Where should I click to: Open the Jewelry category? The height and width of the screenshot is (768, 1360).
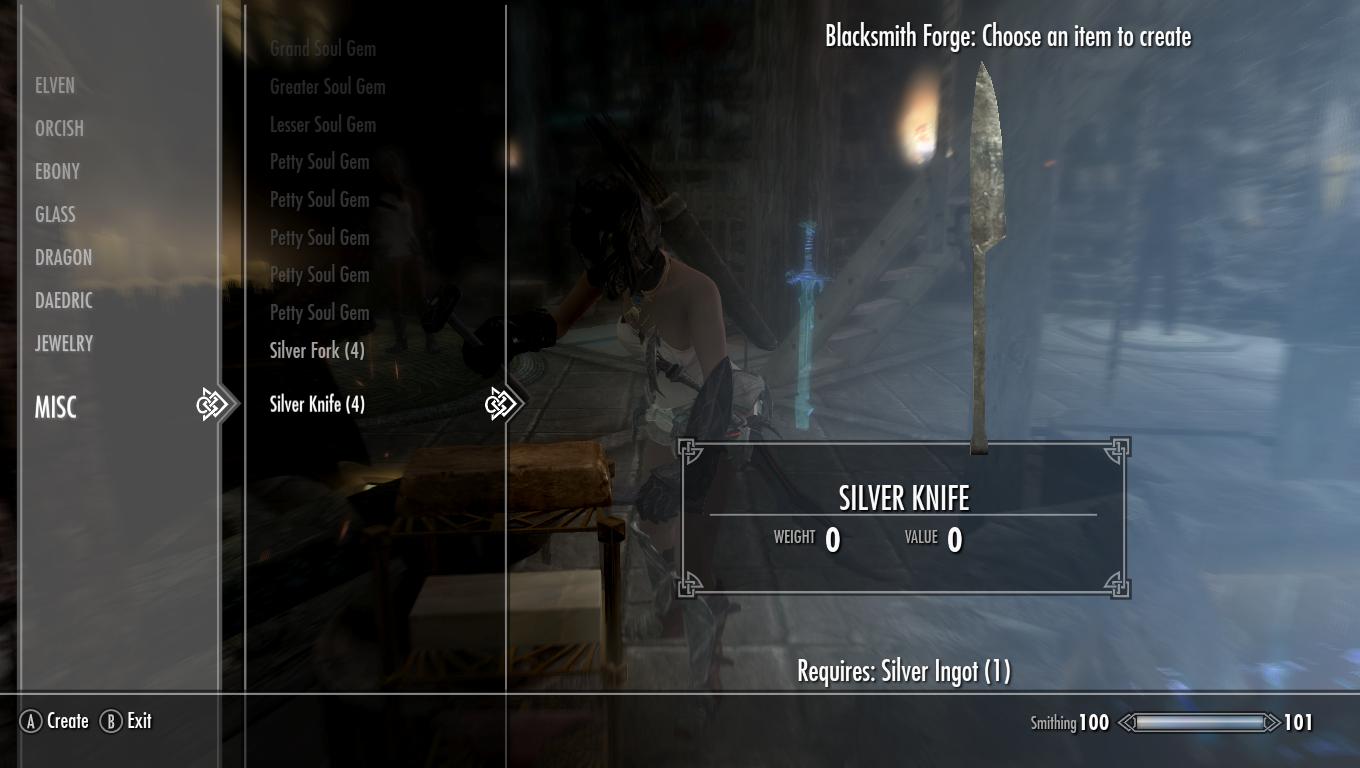point(64,344)
